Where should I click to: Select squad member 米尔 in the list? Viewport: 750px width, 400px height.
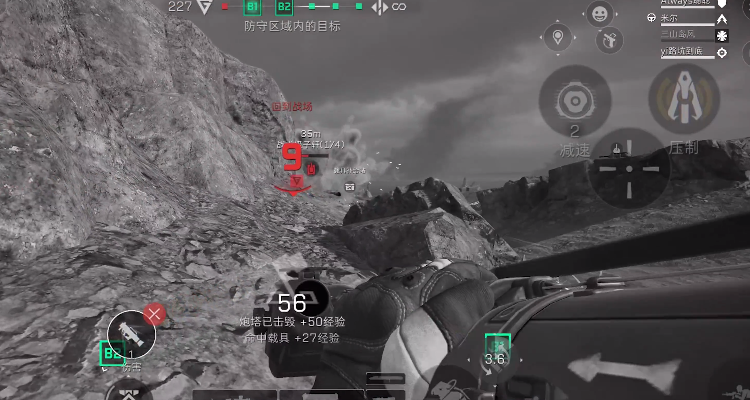coord(687,18)
